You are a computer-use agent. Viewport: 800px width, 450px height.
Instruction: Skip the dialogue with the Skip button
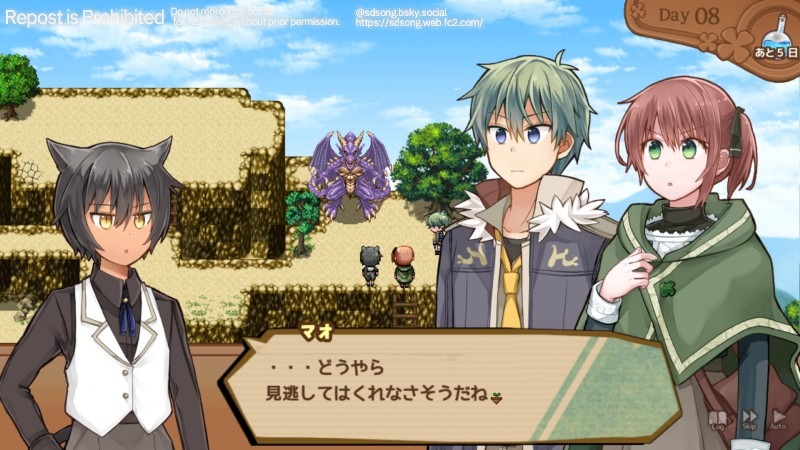748,419
